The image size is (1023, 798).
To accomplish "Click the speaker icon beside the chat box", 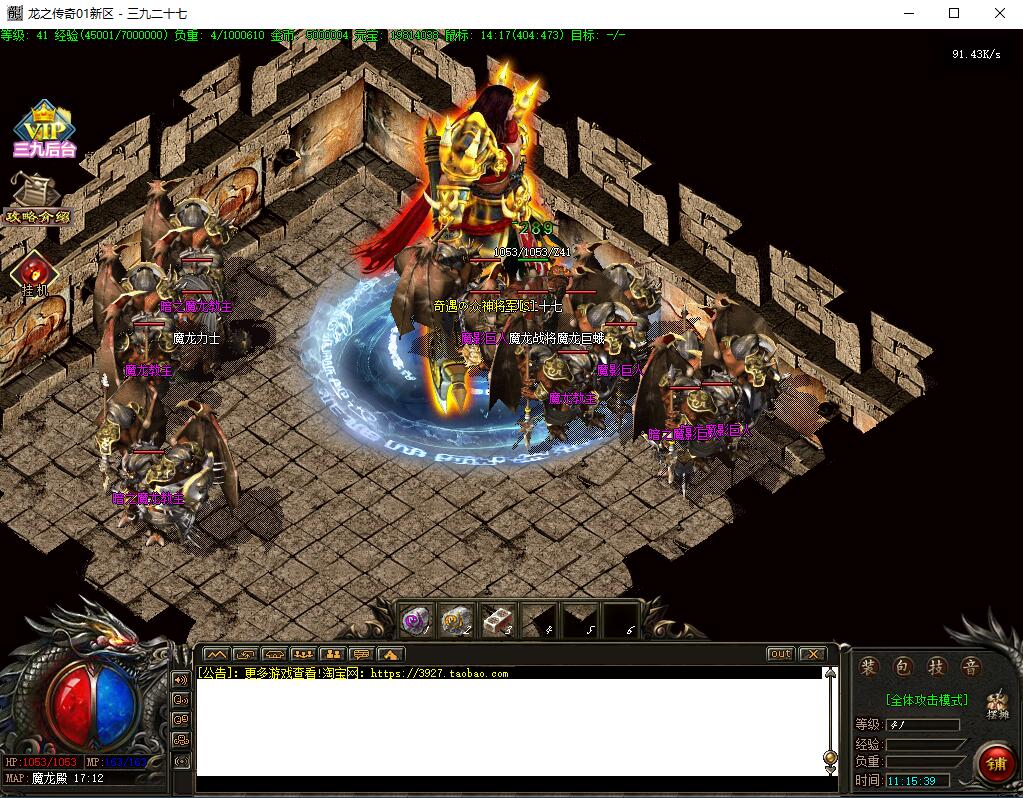I will [181, 680].
